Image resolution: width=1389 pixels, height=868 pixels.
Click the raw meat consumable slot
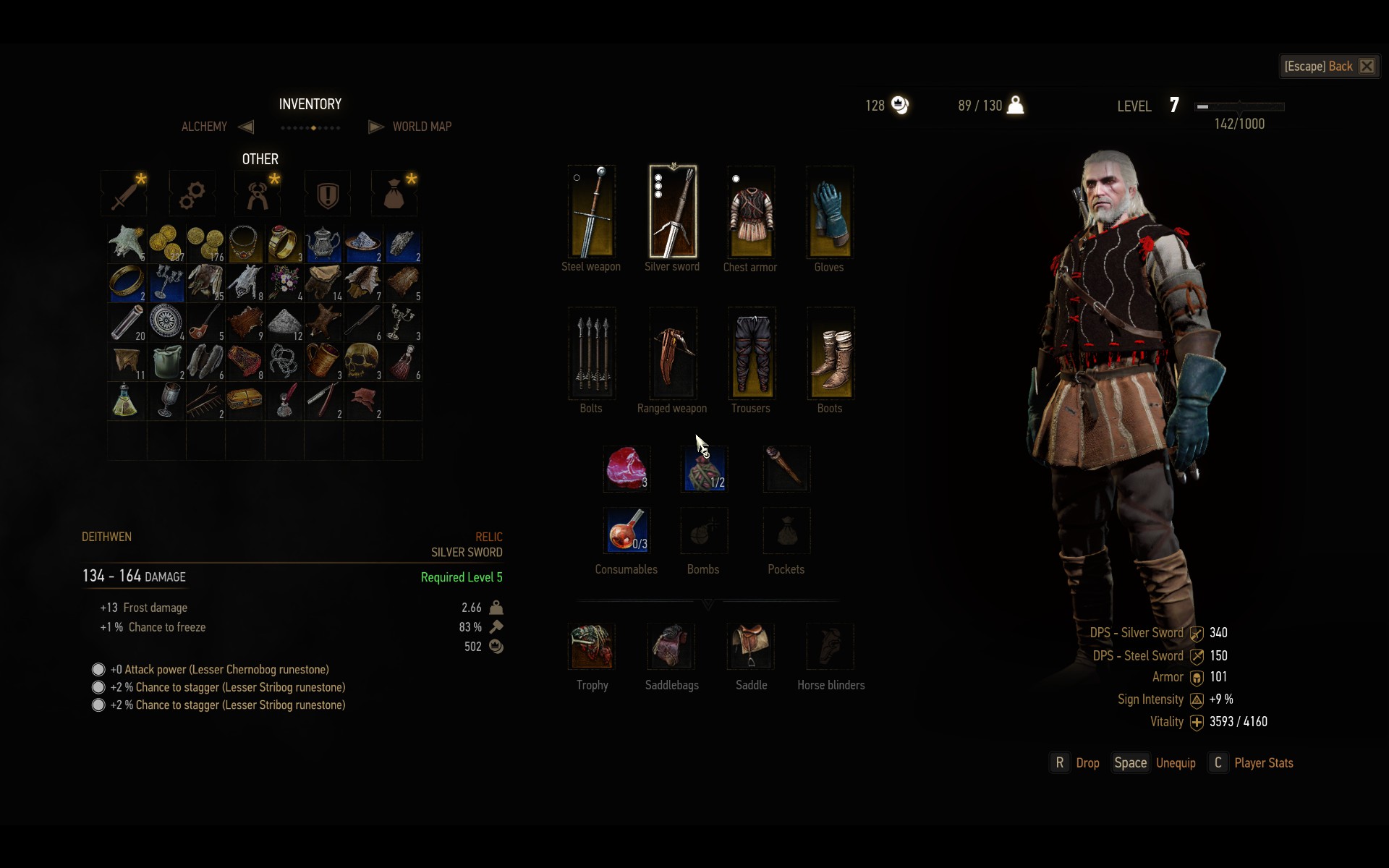[x=626, y=469]
